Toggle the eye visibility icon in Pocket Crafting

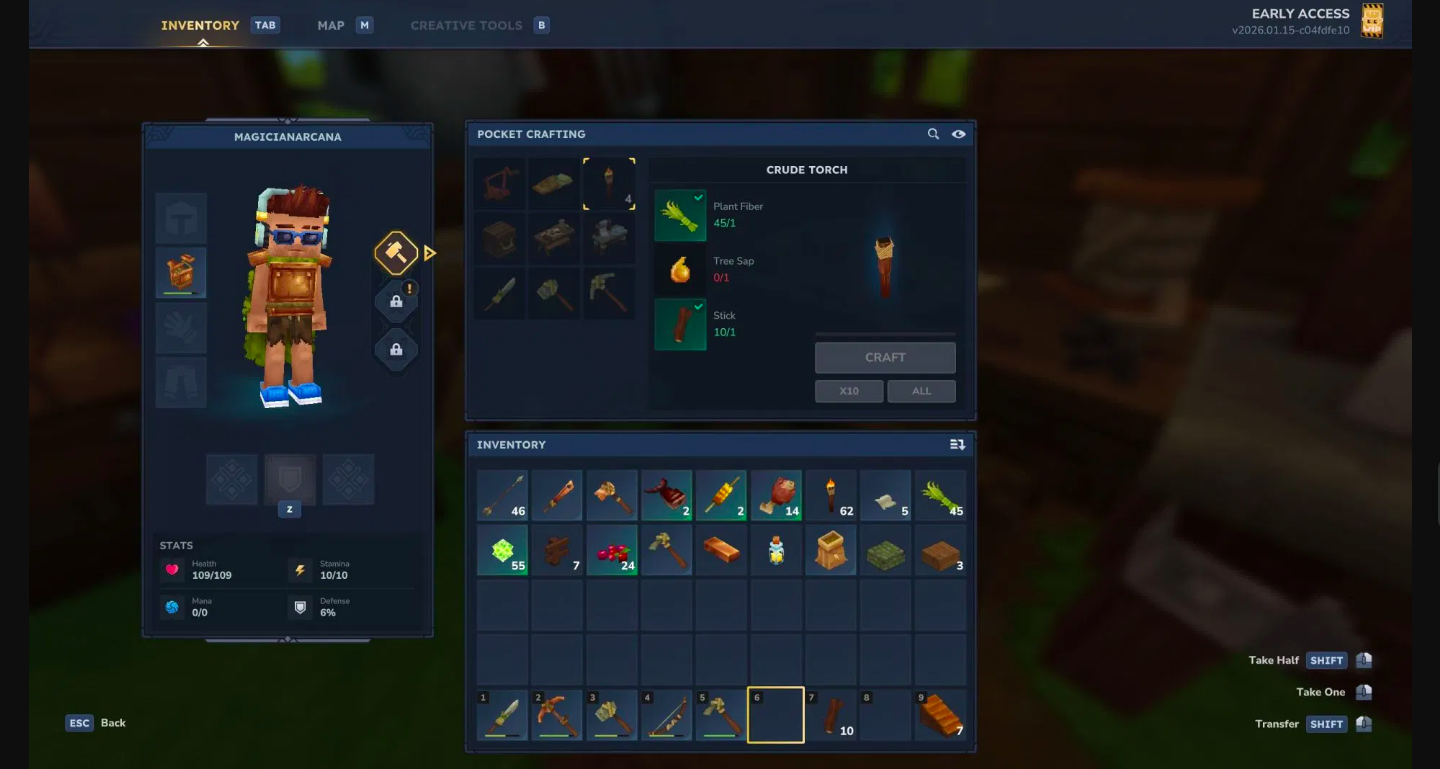coord(957,134)
